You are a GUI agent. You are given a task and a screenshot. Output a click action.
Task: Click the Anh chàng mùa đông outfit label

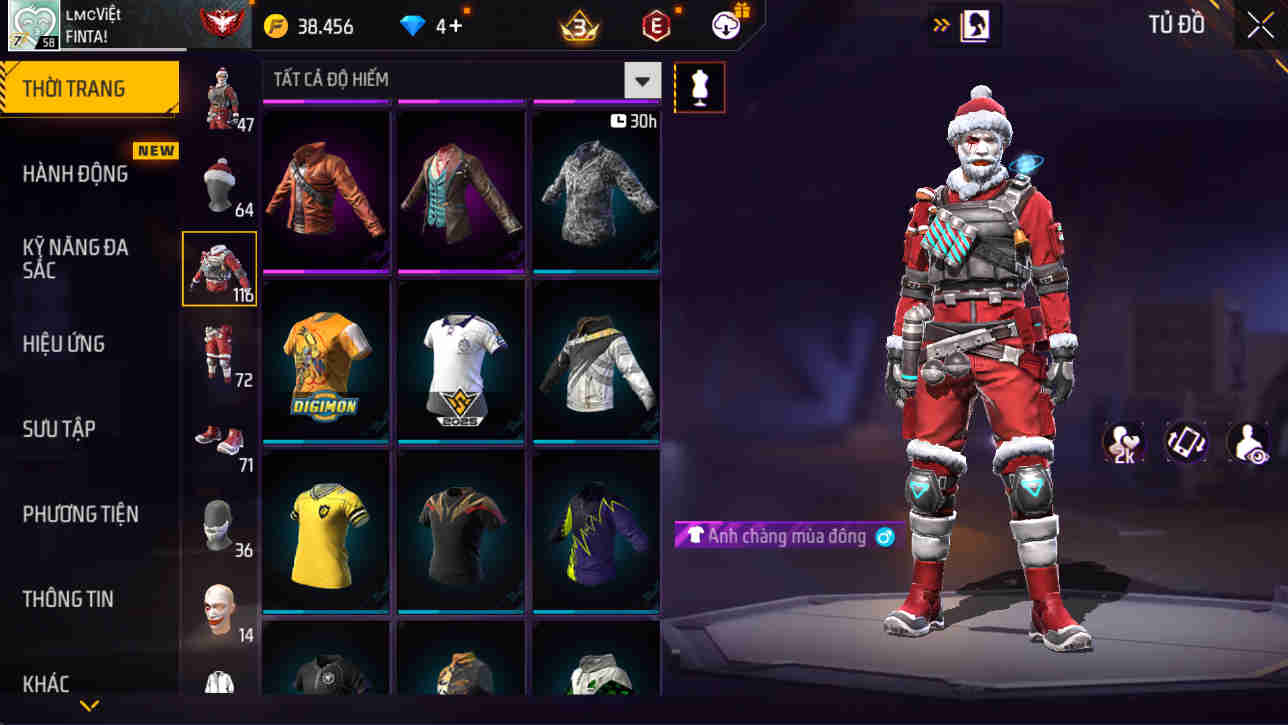tap(785, 537)
